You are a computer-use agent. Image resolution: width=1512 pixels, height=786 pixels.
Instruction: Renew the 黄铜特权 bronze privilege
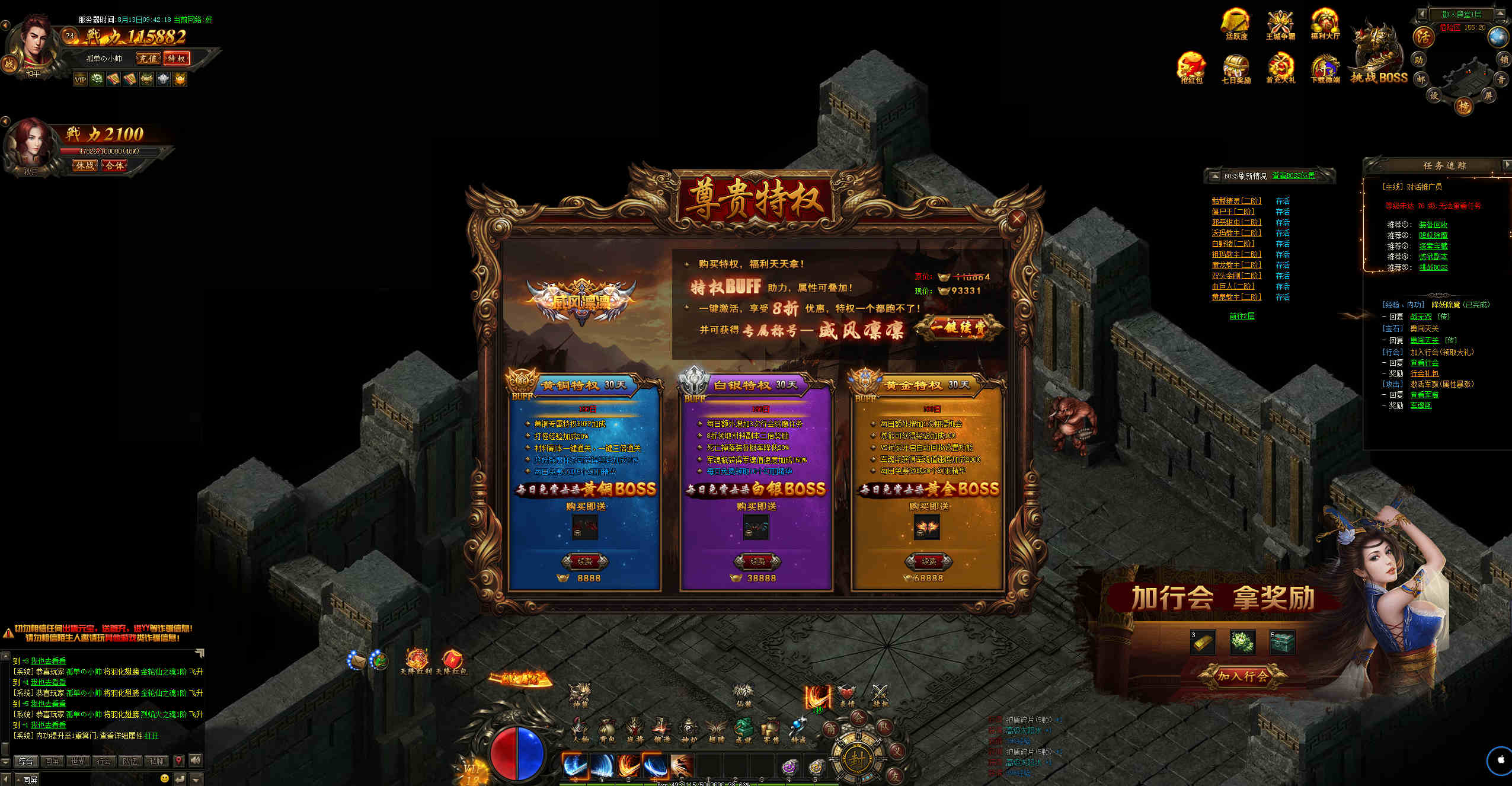(x=584, y=561)
